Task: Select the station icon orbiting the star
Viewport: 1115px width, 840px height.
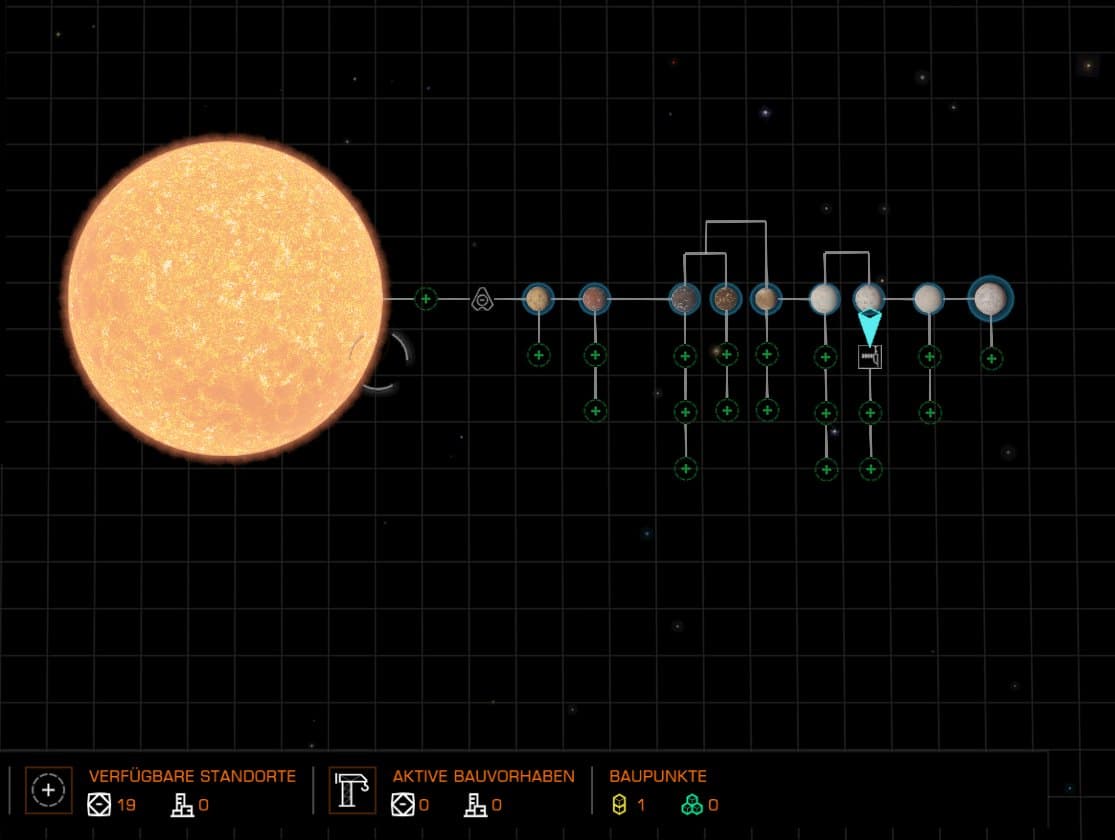Action: pyautogui.click(x=483, y=298)
